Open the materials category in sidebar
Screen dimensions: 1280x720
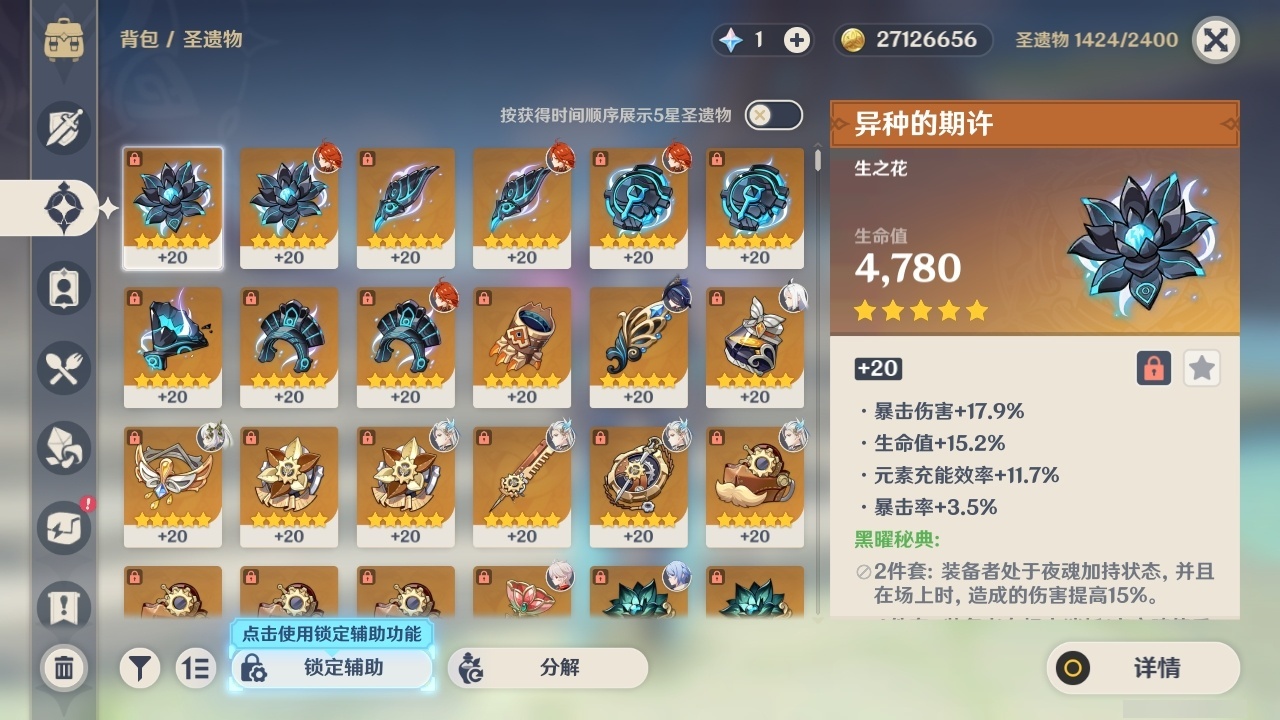tap(62, 448)
